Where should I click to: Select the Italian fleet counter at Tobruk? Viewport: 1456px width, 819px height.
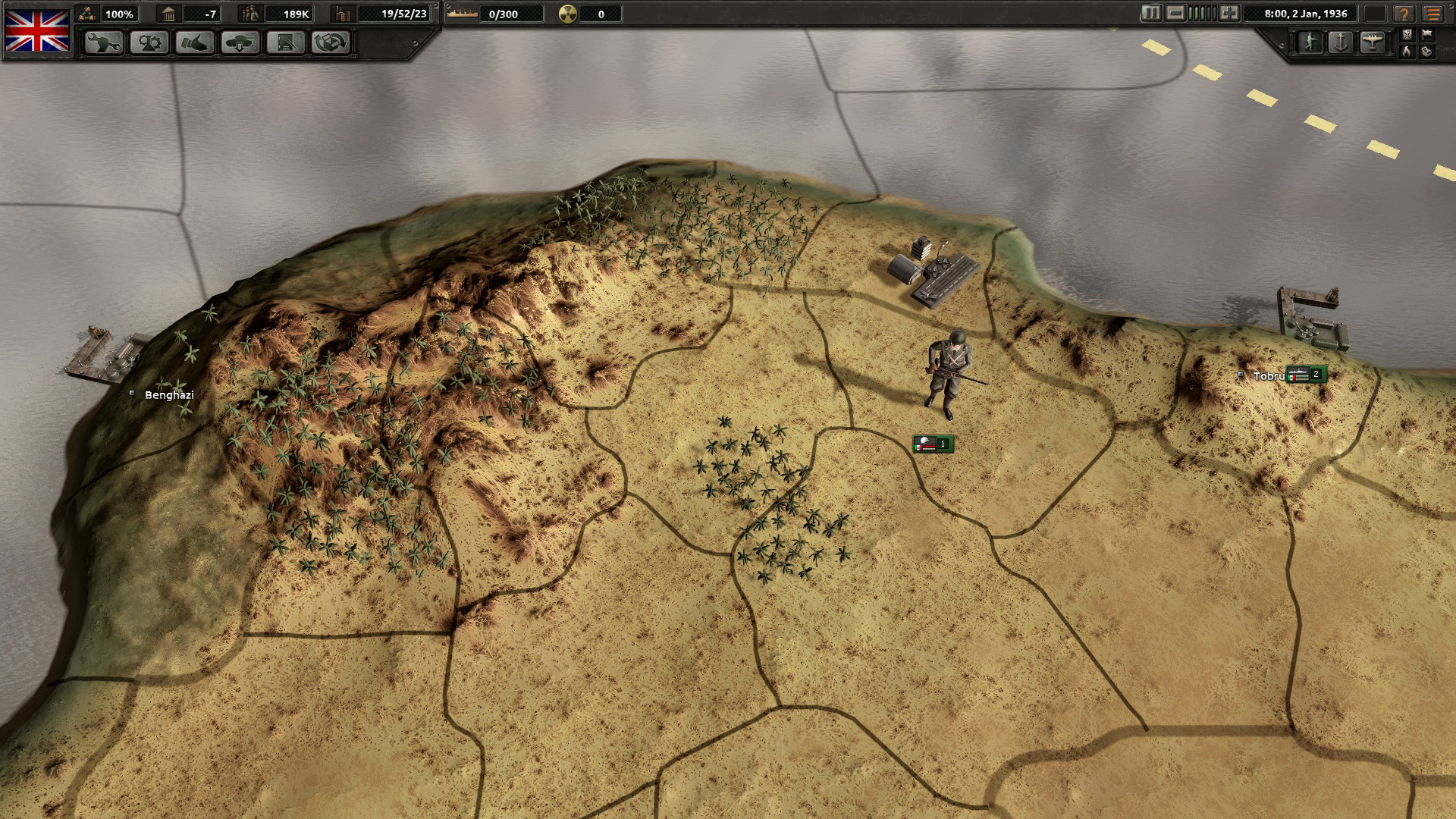(1307, 375)
